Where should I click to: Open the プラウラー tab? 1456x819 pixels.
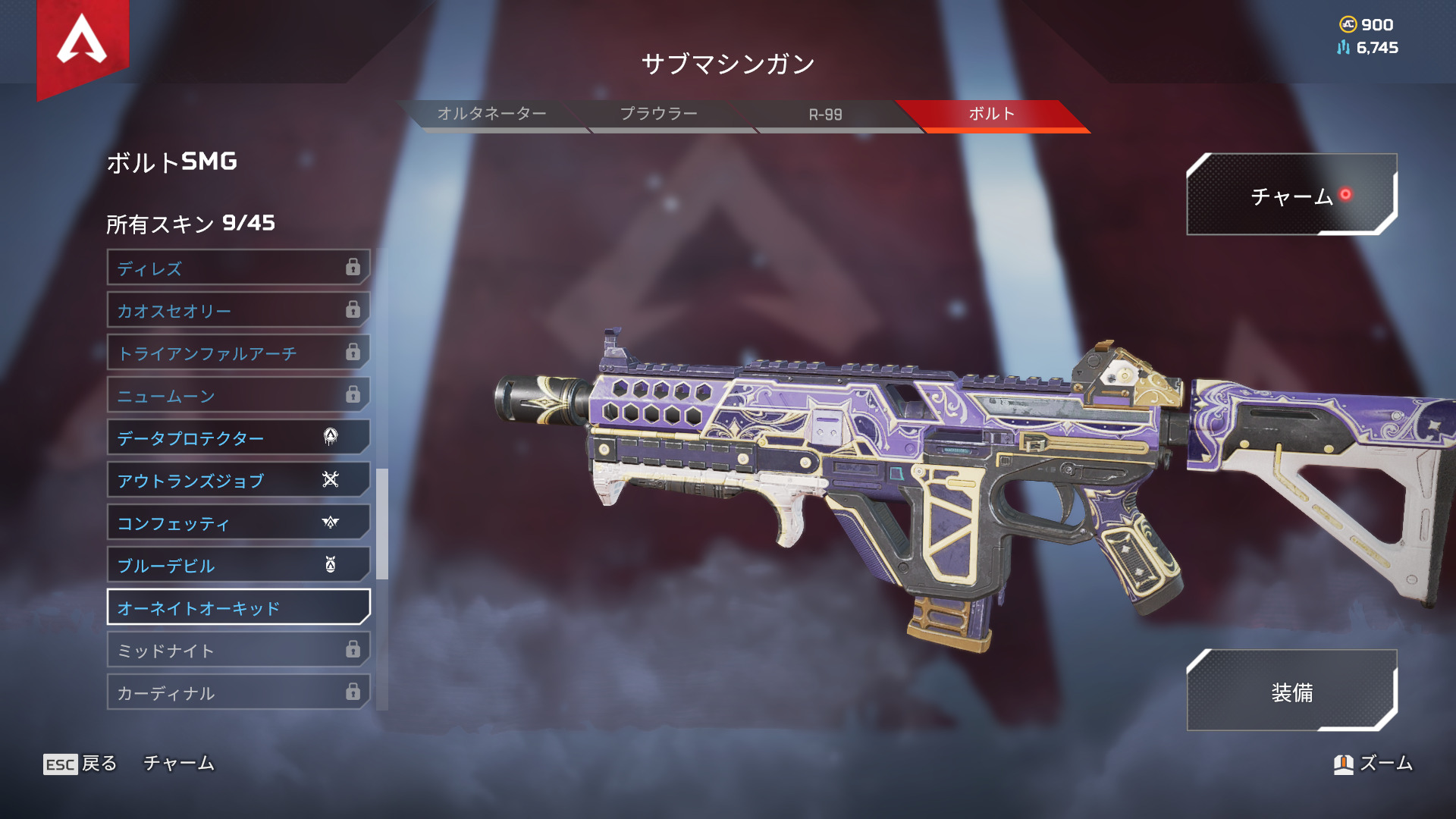coord(658,115)
